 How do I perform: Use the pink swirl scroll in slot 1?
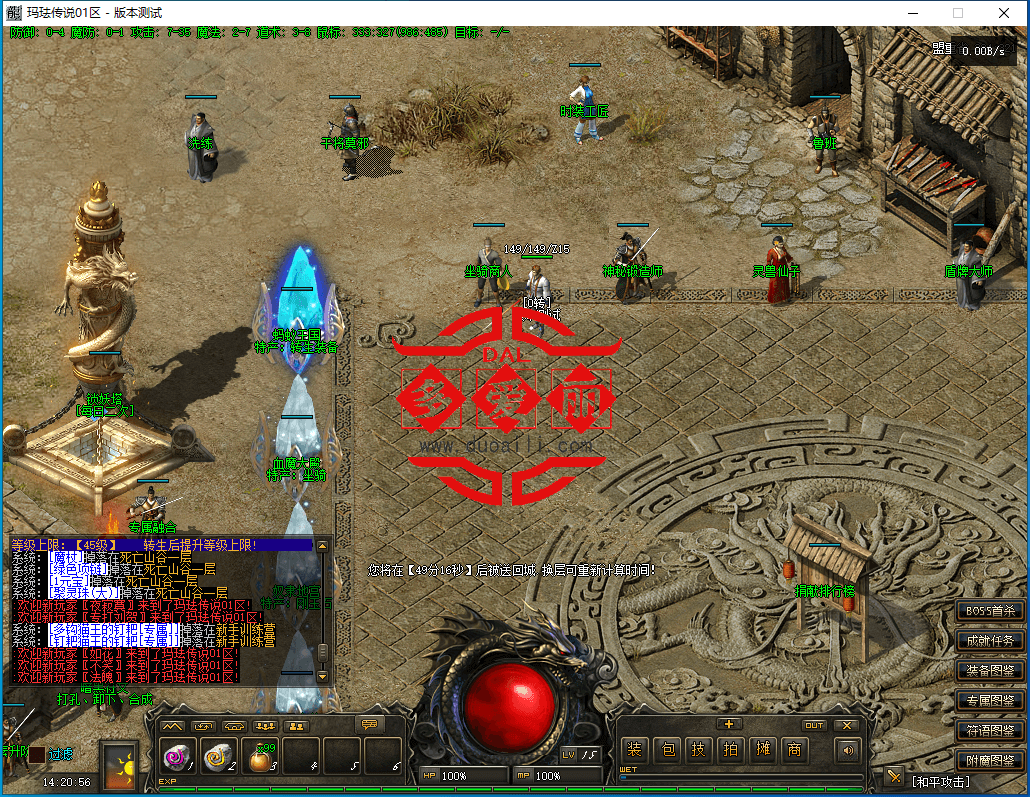179,757
